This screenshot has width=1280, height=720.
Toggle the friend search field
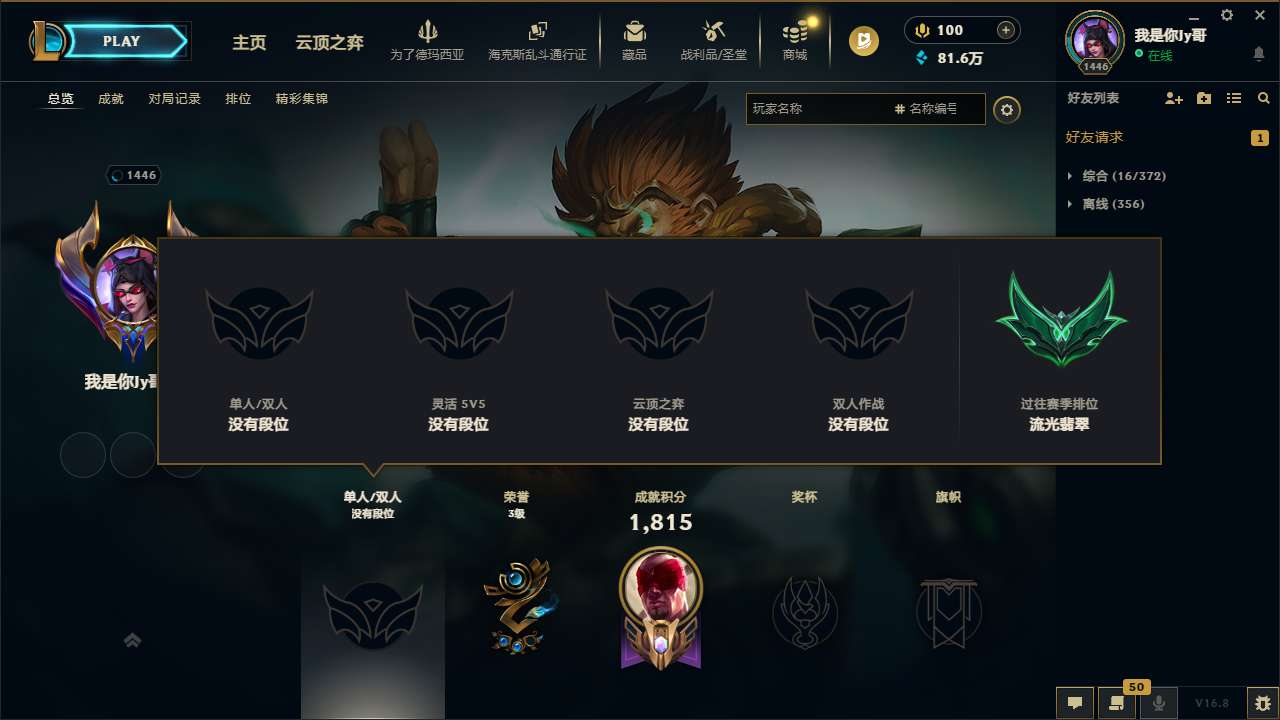[1263, 98]
